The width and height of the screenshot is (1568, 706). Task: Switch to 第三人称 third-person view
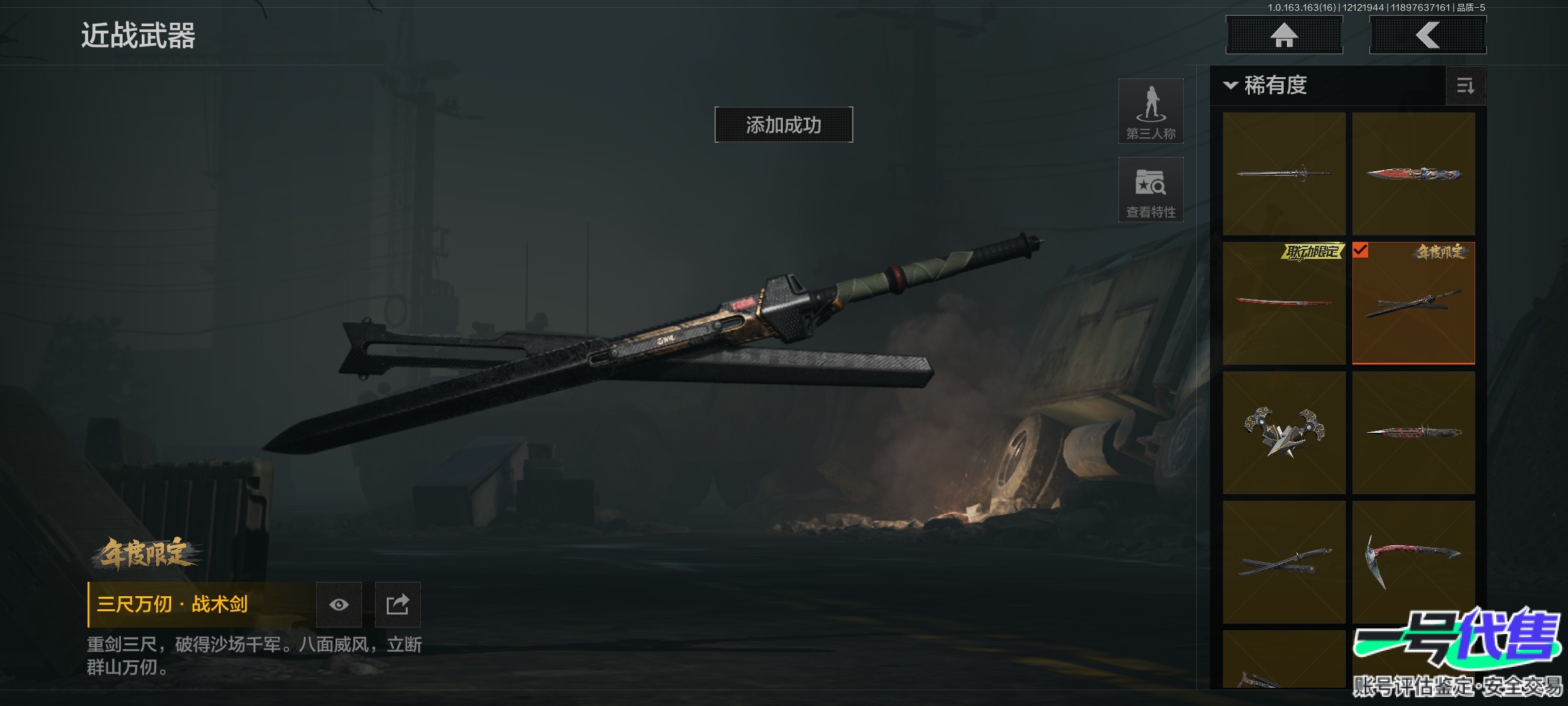click(1151, 111)
